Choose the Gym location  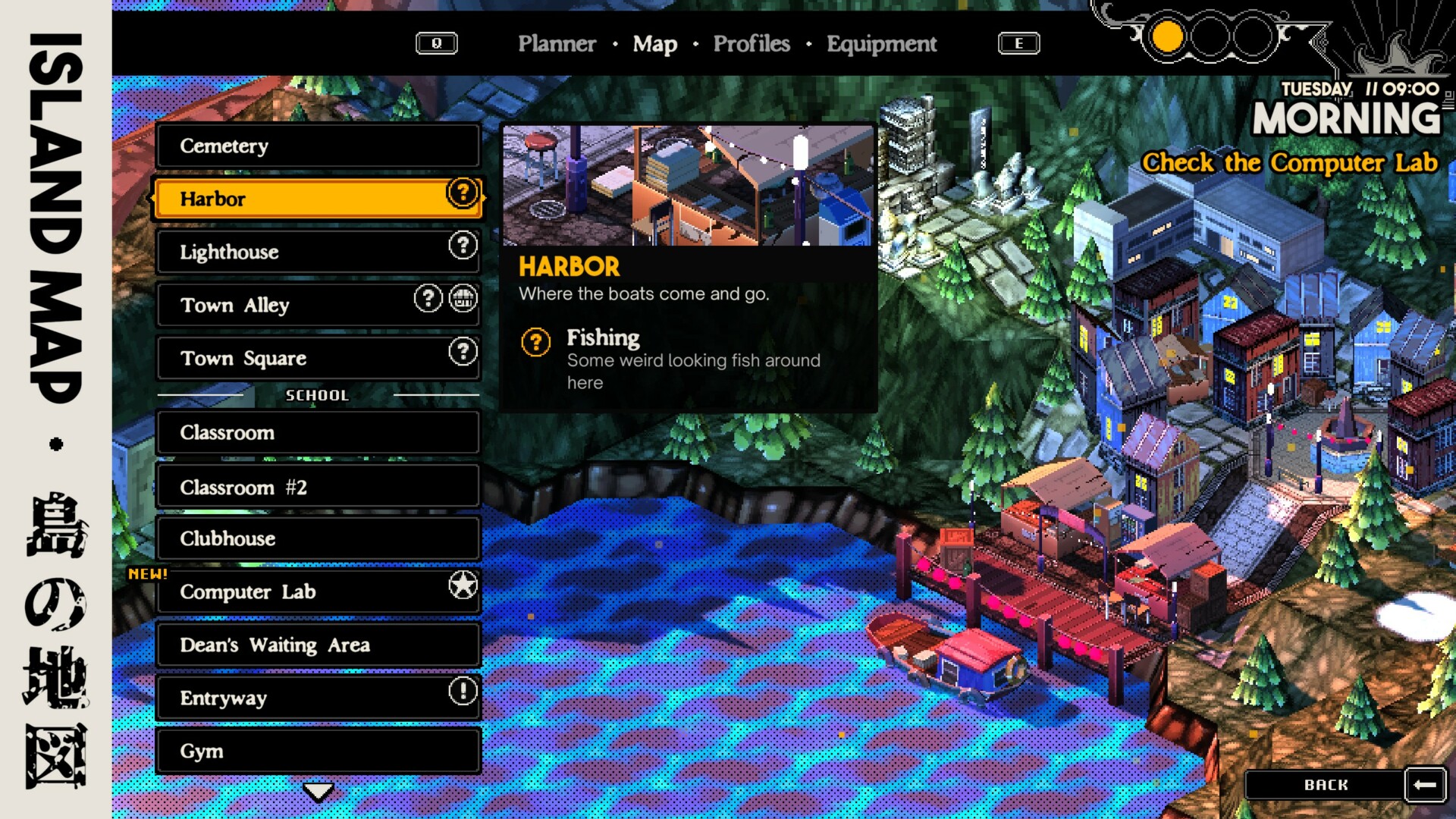point(318,751)
